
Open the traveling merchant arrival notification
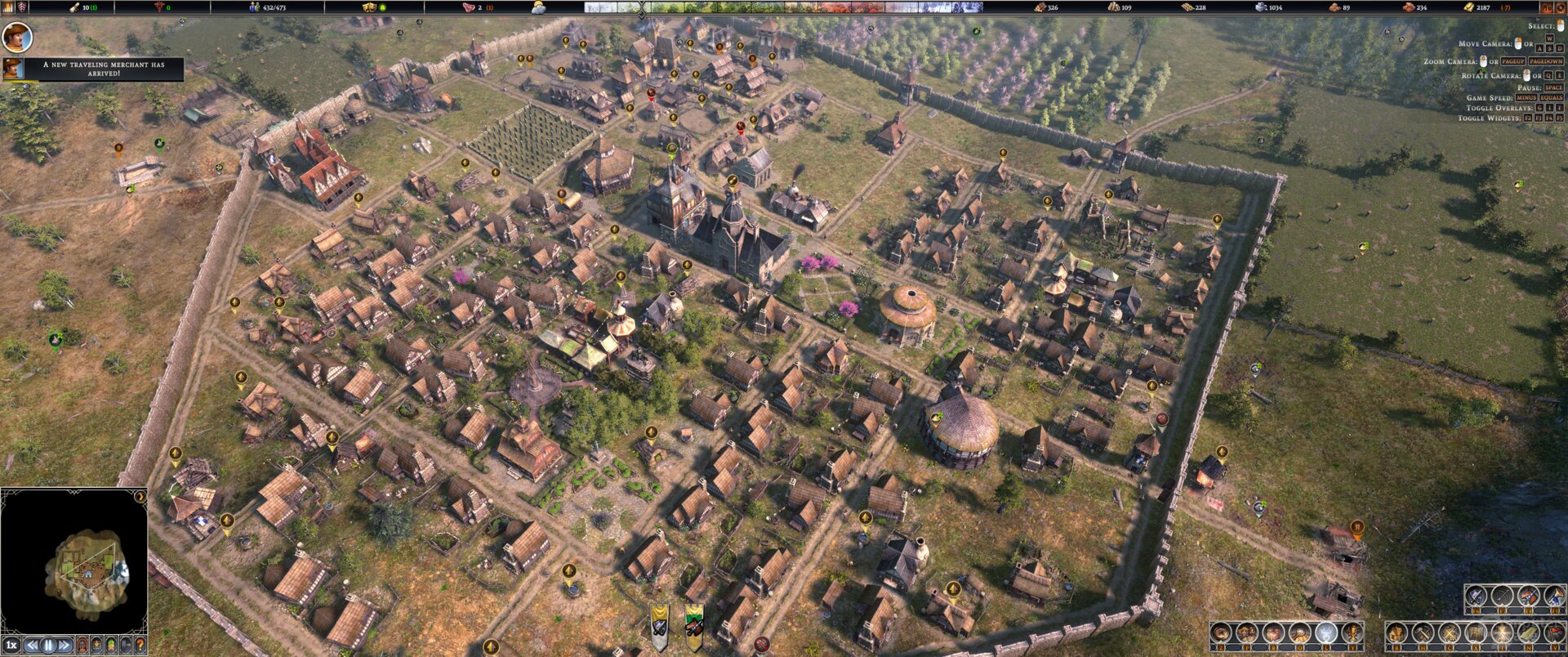[103, 69]
